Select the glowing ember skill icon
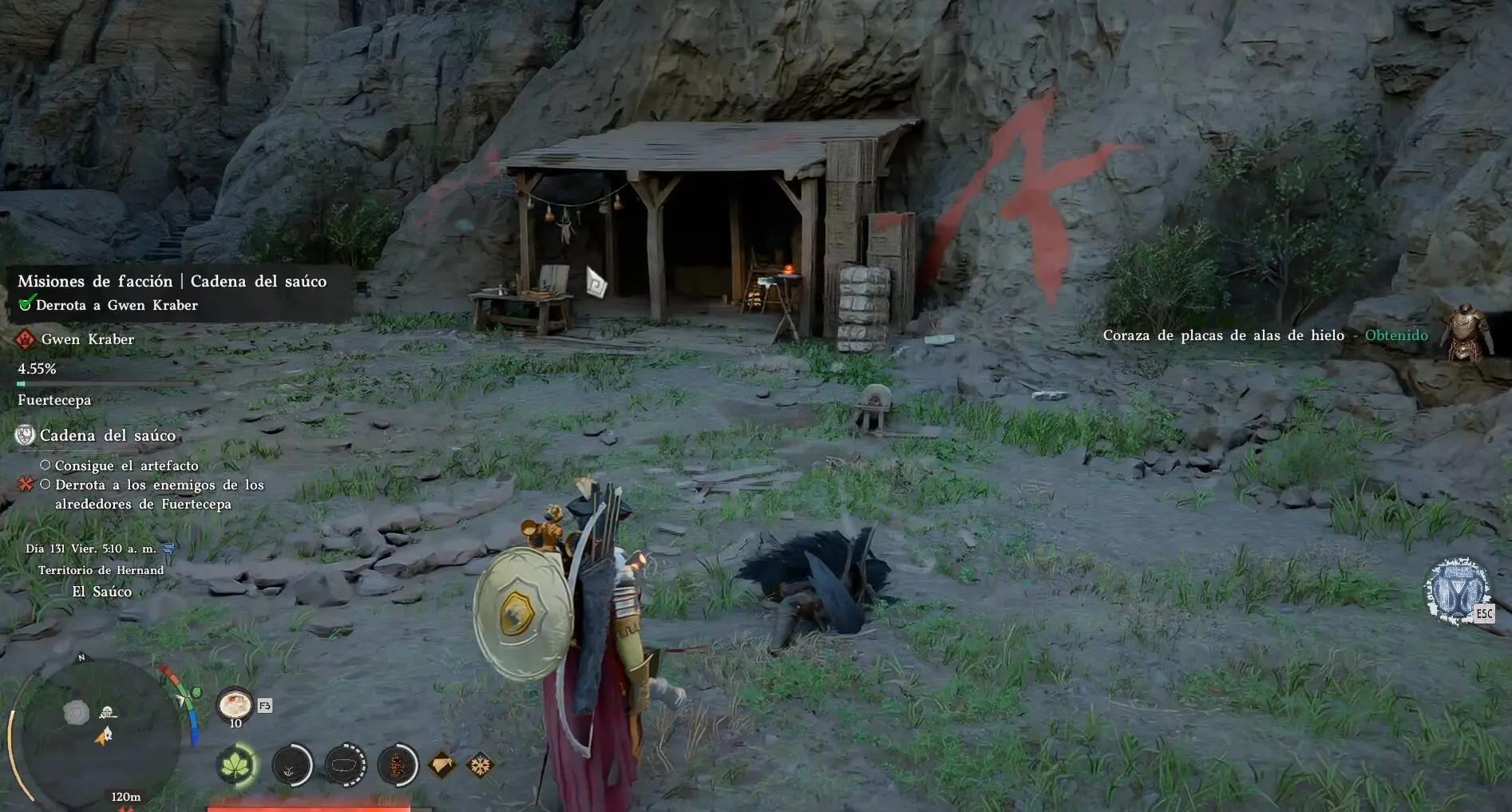The image size is (1512, 812). pos(397,765)
